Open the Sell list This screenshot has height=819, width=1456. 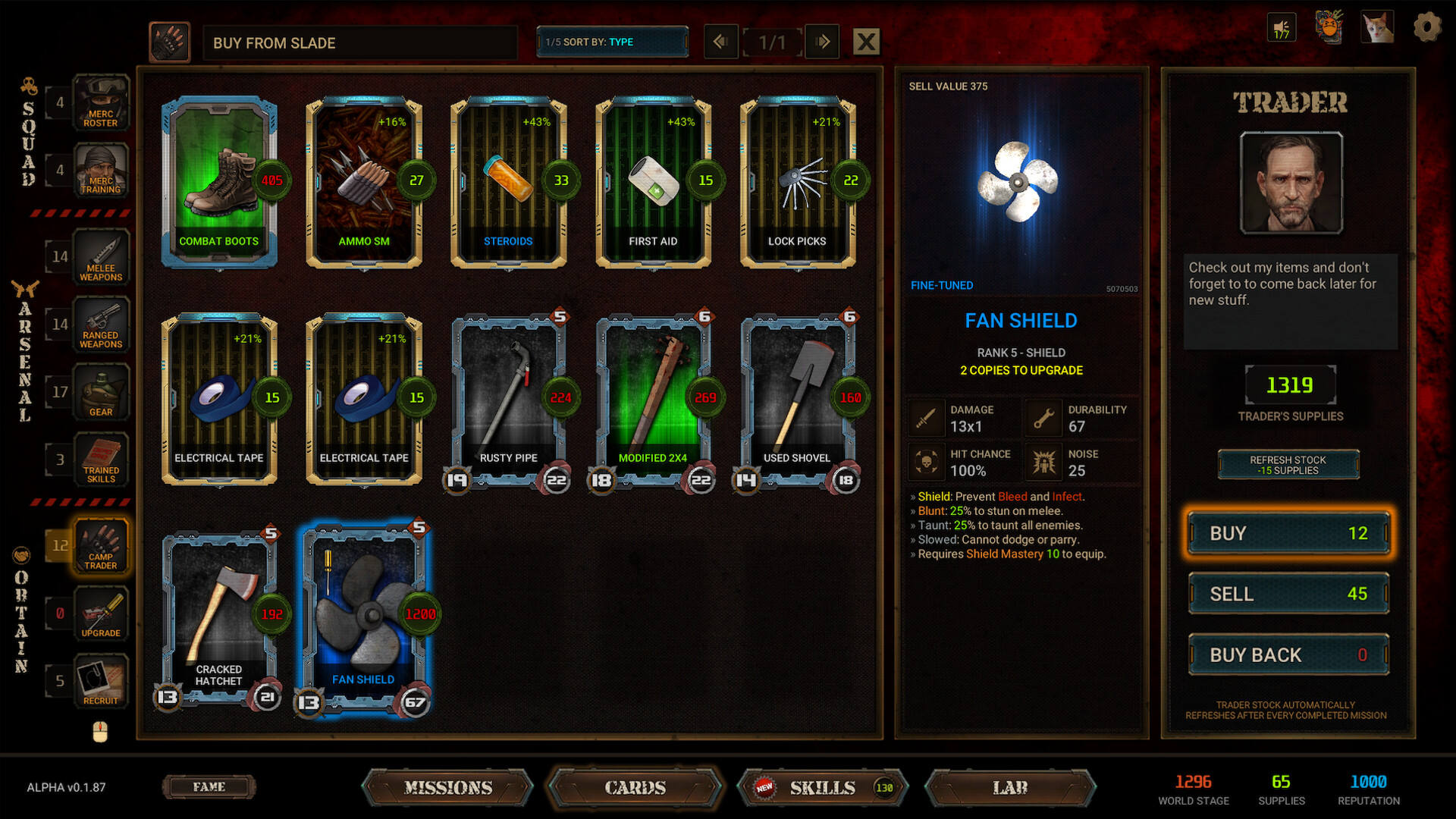coord(1288,594)
